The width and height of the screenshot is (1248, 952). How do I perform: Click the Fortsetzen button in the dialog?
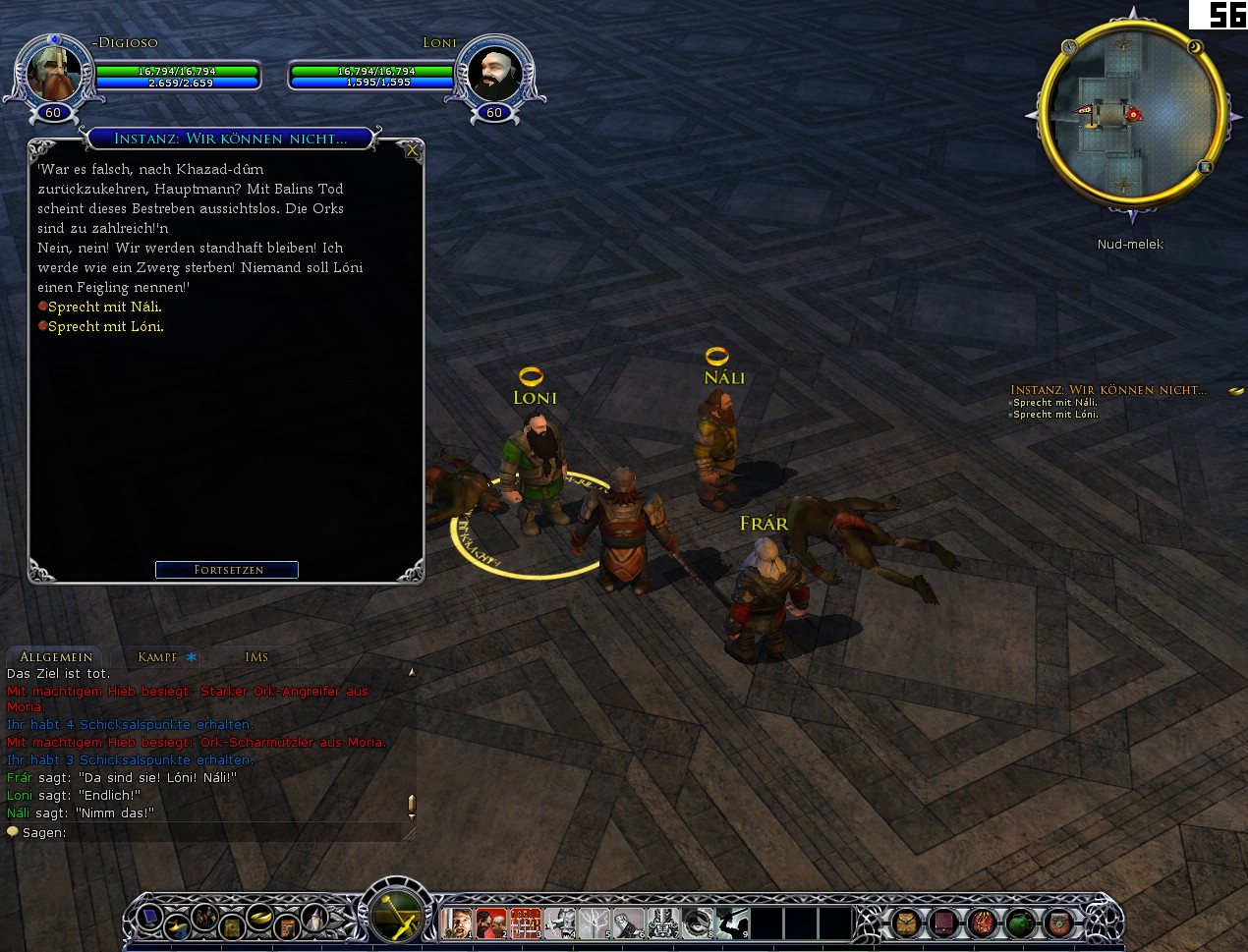click(227, 570)
